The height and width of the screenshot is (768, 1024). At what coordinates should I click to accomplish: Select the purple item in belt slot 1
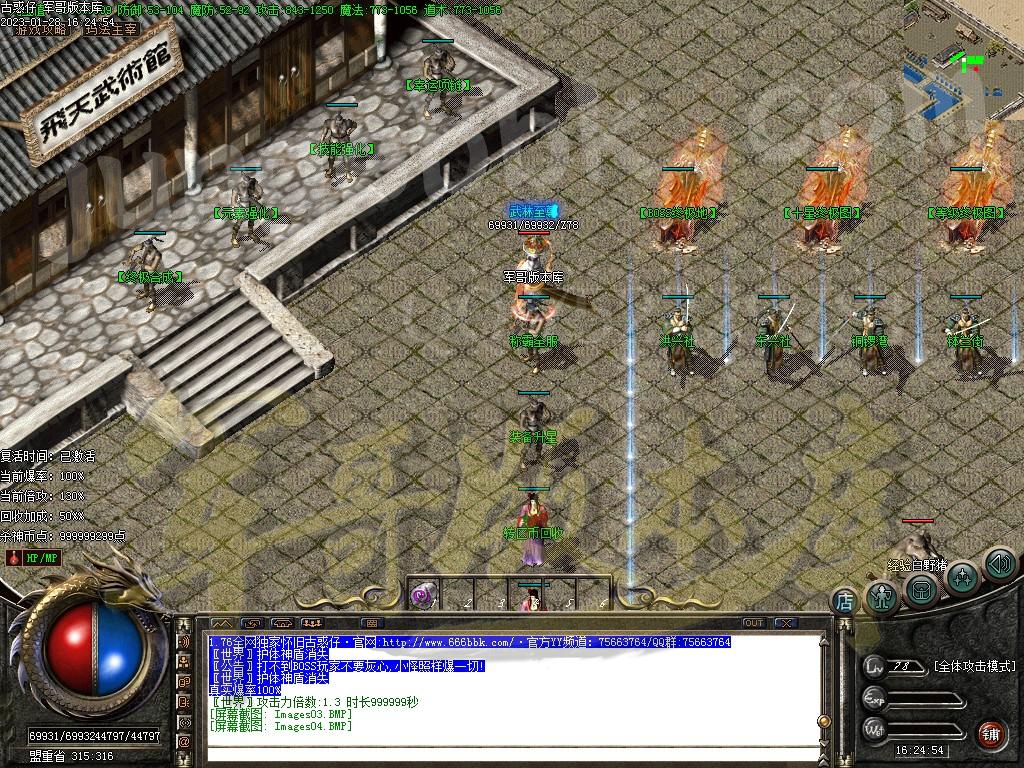pos(422,596)
